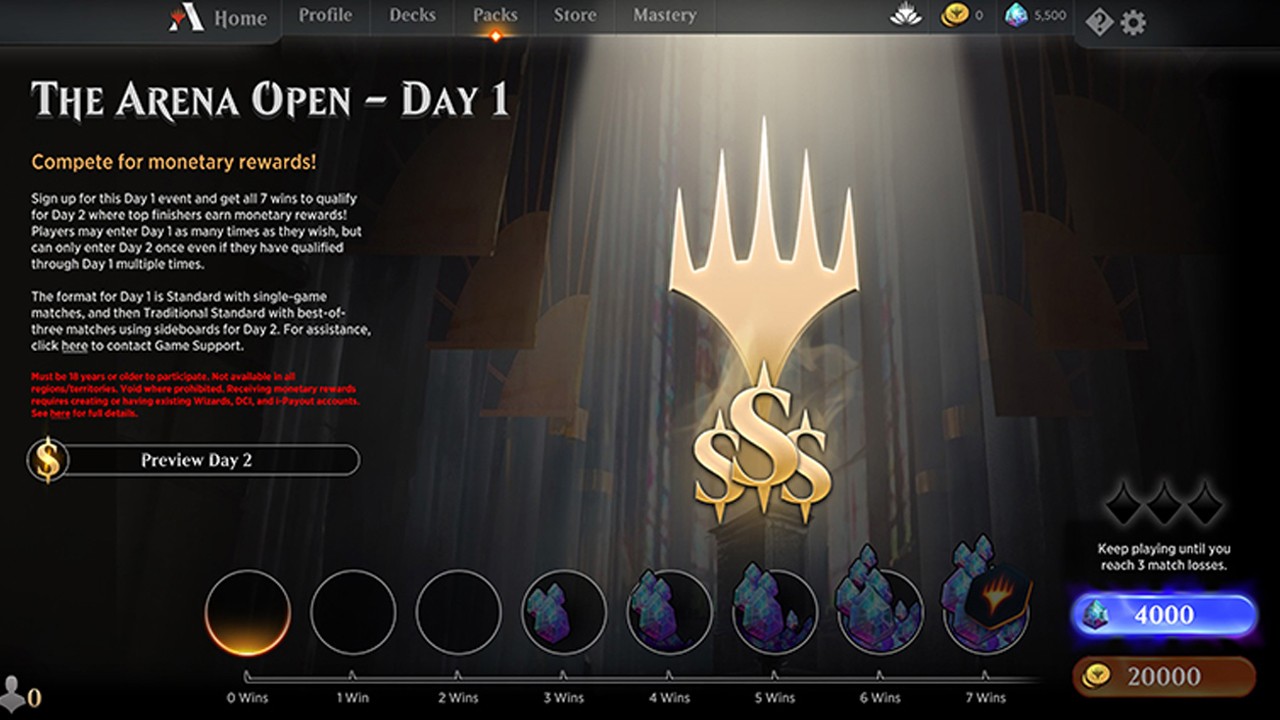View the 3 Wins gem reward

(x=564, y=612)
